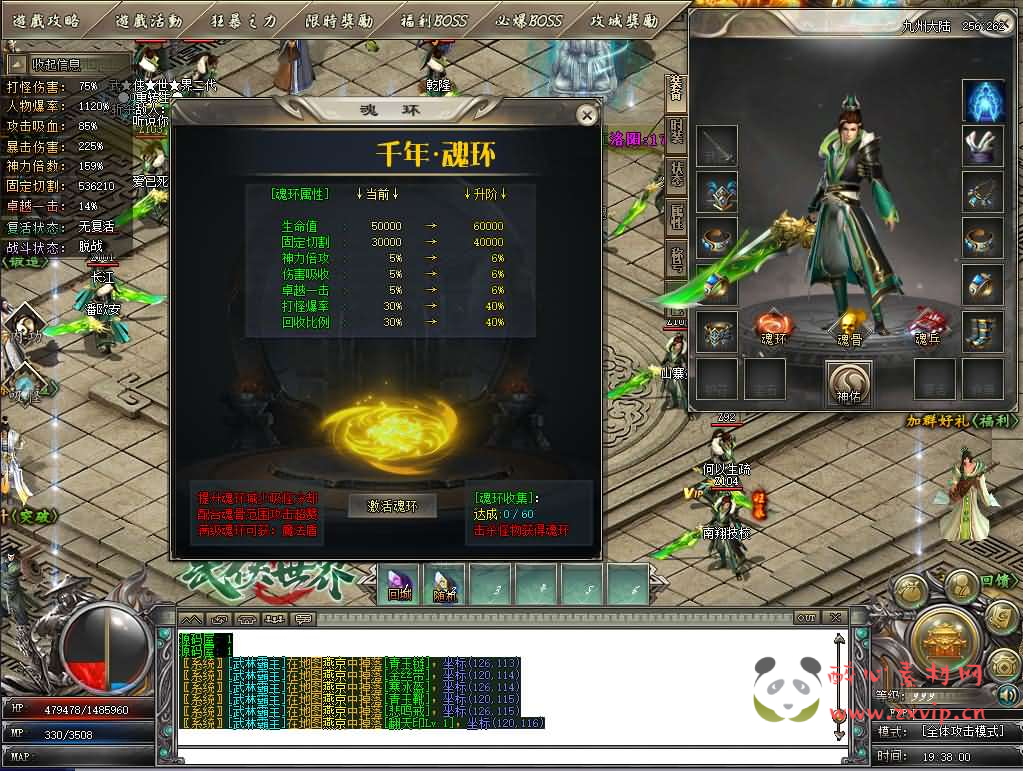Switch to the 时装 fashion tab
Viewport: 1023px width, 771px height.
pyautogui.click(x=677, y=131)
